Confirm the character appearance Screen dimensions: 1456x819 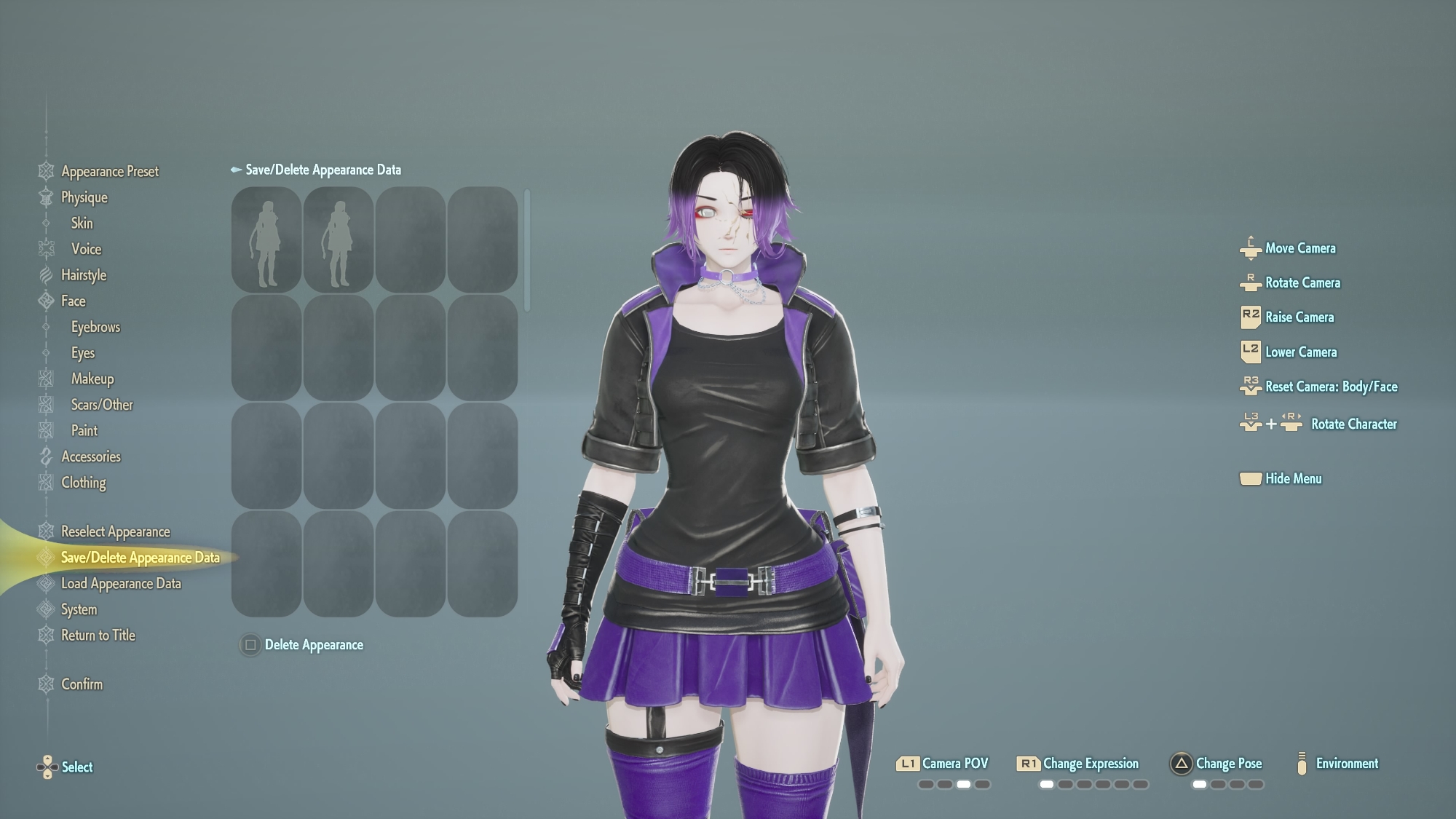tap(82, 684)
